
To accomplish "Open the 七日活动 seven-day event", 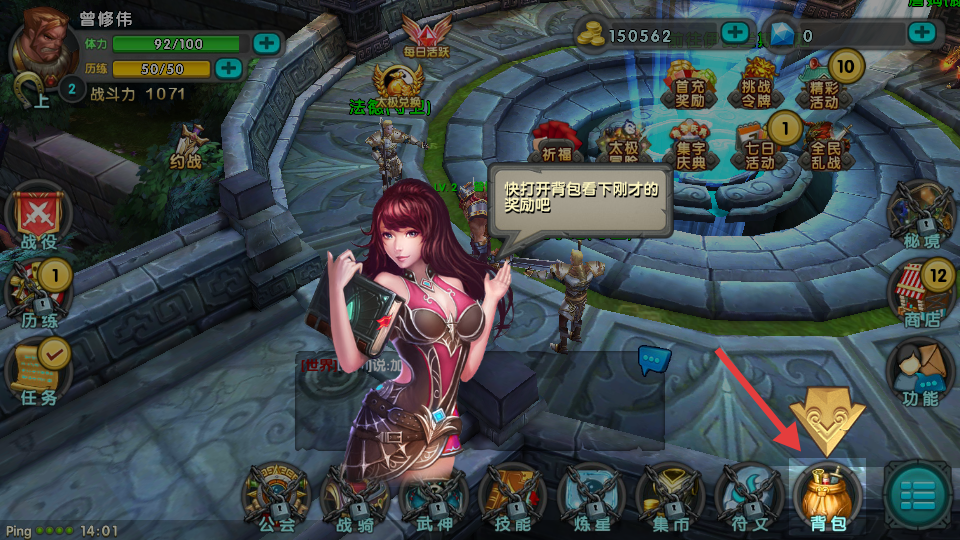I will tap(759, 146).
